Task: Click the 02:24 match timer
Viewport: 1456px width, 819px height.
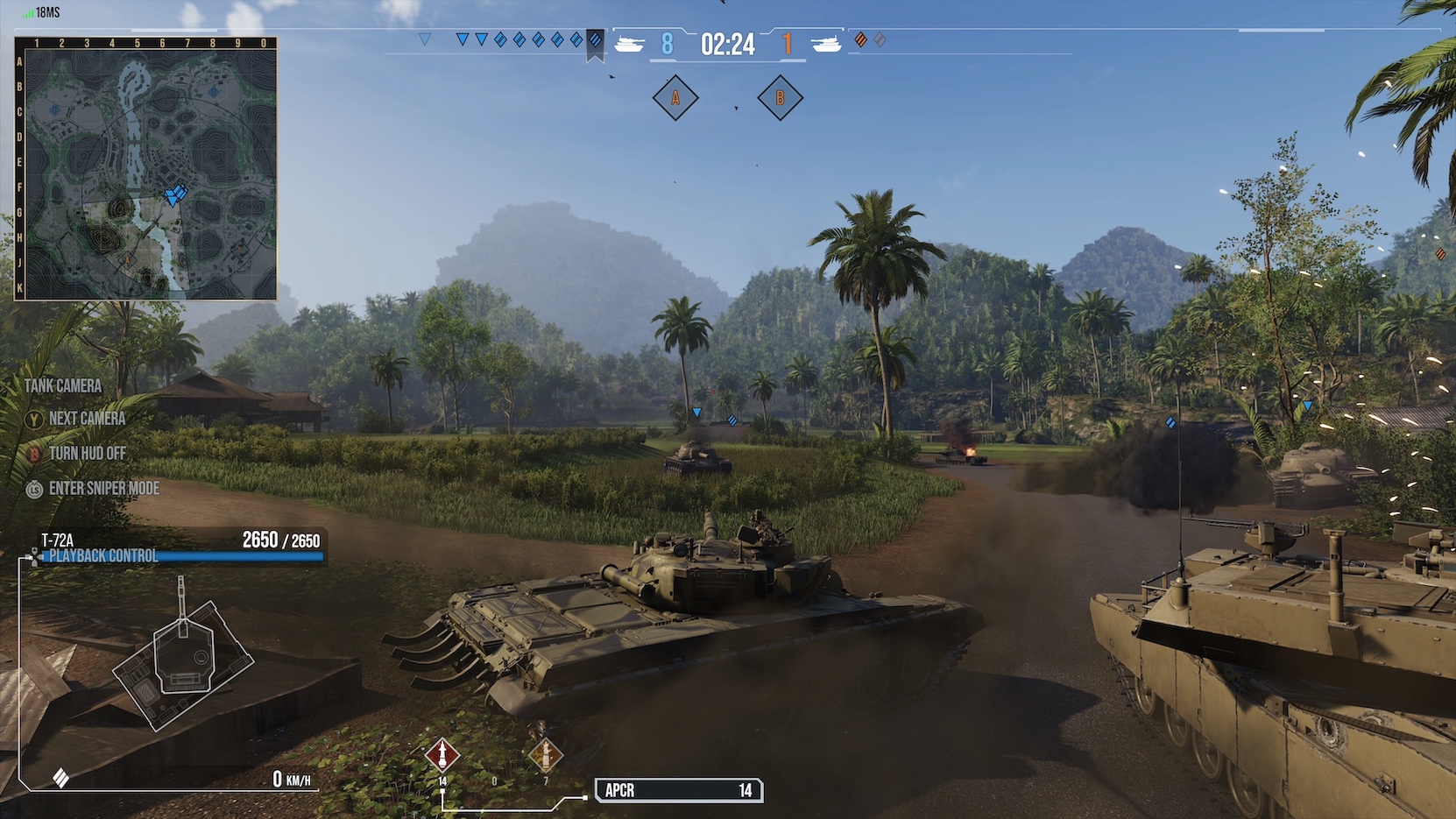Action: click(x=730, y=43)
